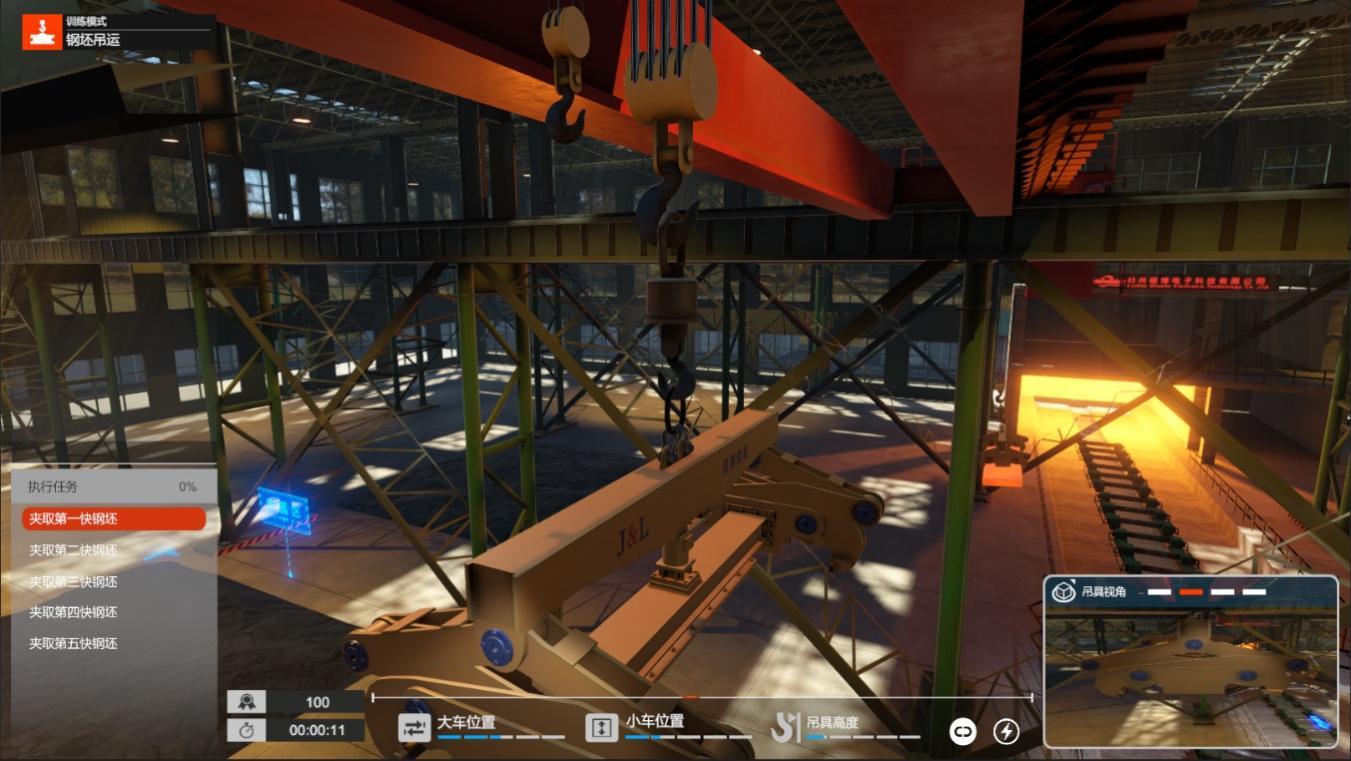Switch to the orange-highlighted camera view dash

(x=1190, y=592)
